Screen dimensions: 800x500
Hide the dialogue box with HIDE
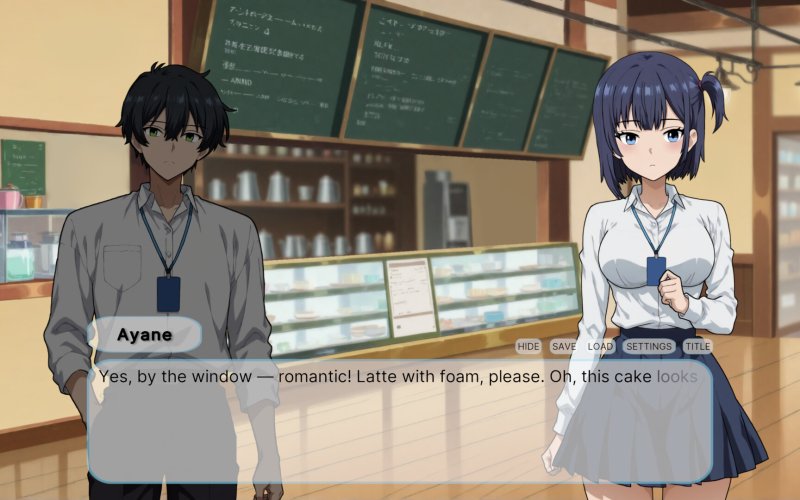coord(528,346)
